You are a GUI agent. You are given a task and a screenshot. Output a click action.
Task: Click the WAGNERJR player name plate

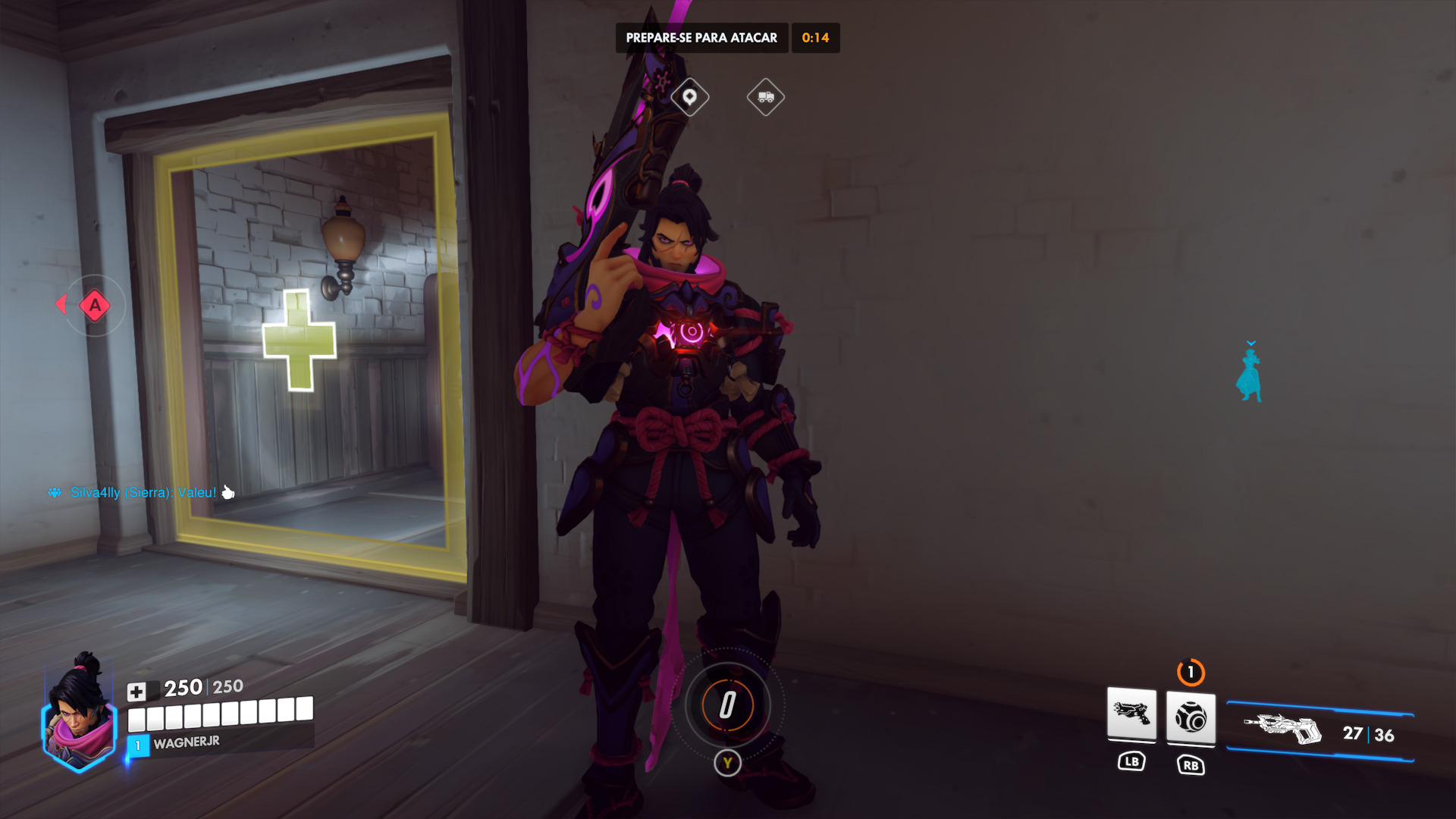(187, 743)
